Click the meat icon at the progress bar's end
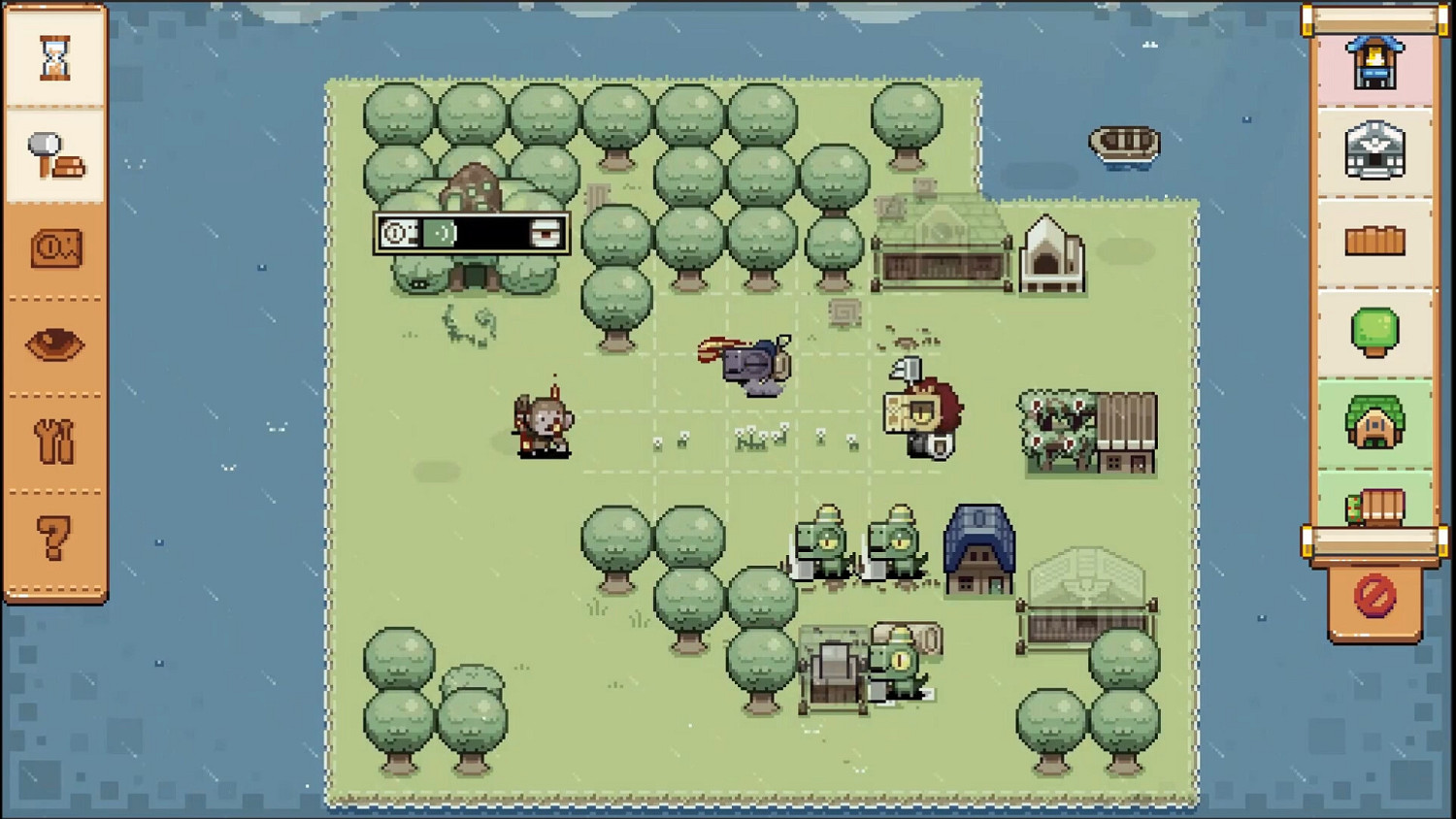1456x819 pixels. tap(546, 235)
